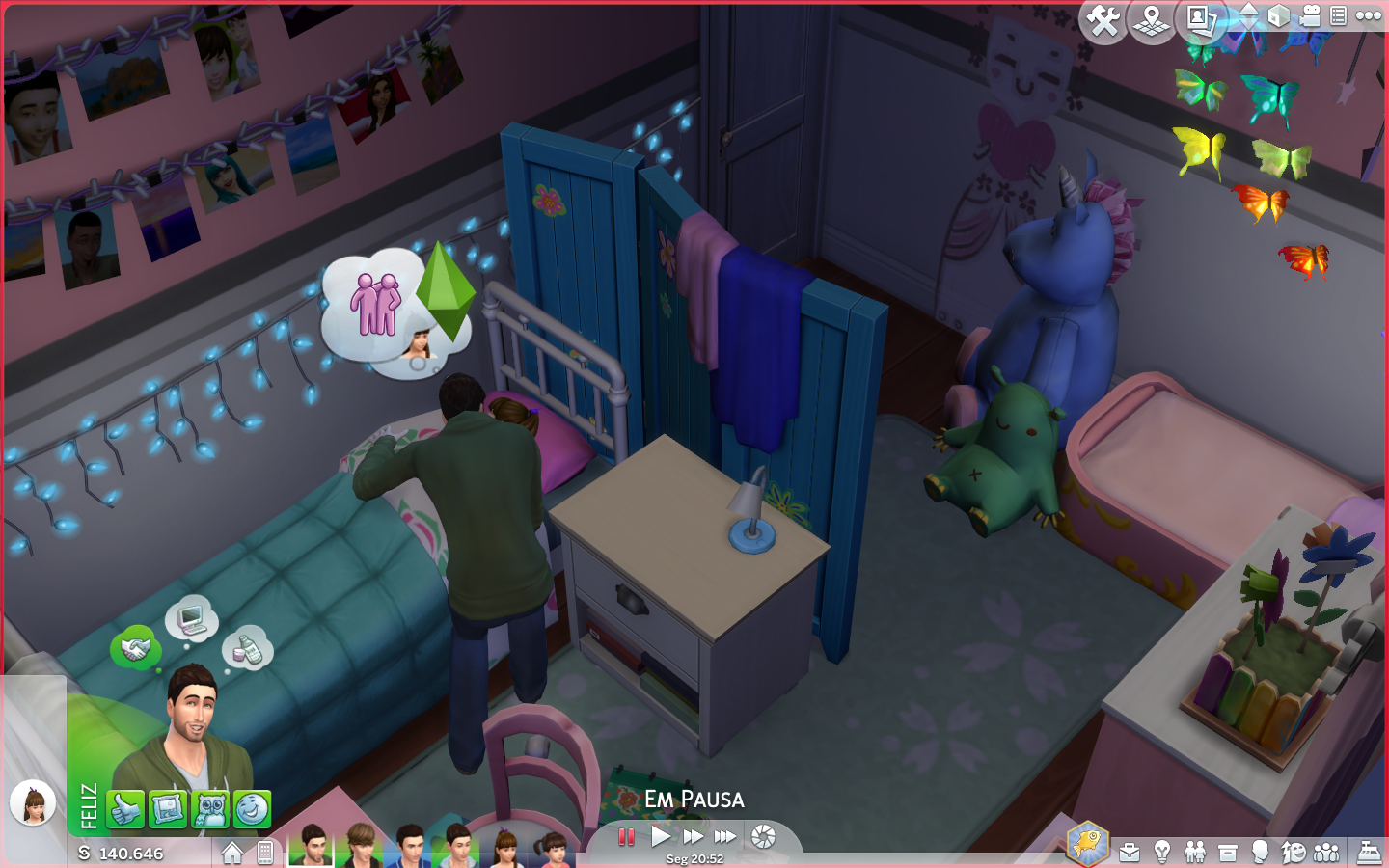Click the red pause button
This screenshot has width=1389, height=868.
click(626, 836)
